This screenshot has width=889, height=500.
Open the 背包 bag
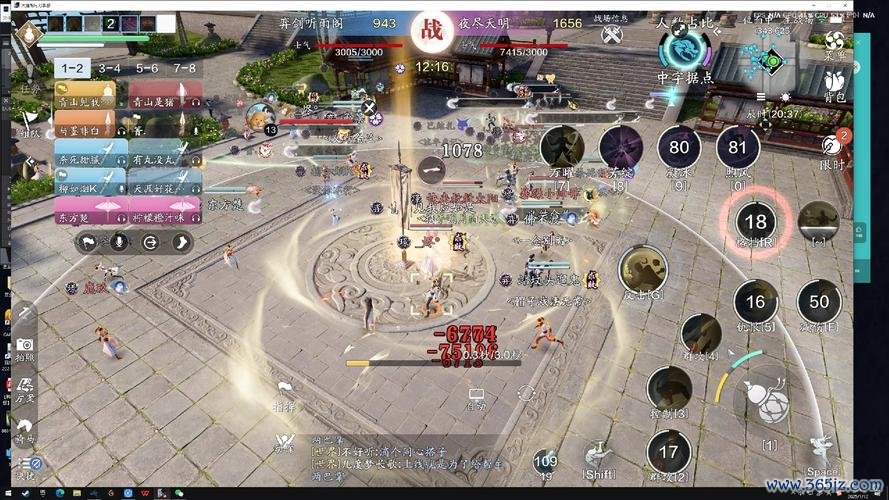(833, 83)
